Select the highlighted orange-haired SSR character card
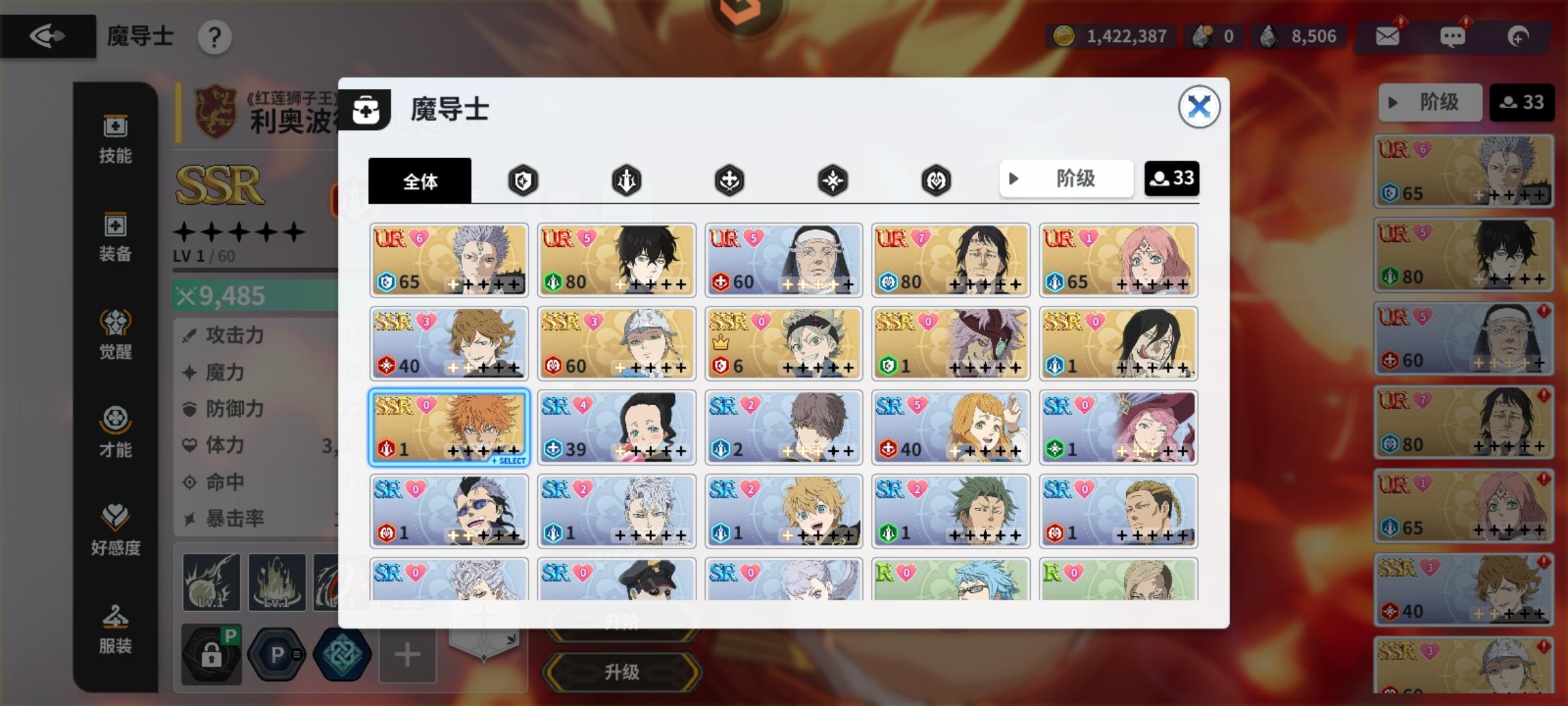The width and height of the screenshot is (1568, 706). click(x=449, y=426)
